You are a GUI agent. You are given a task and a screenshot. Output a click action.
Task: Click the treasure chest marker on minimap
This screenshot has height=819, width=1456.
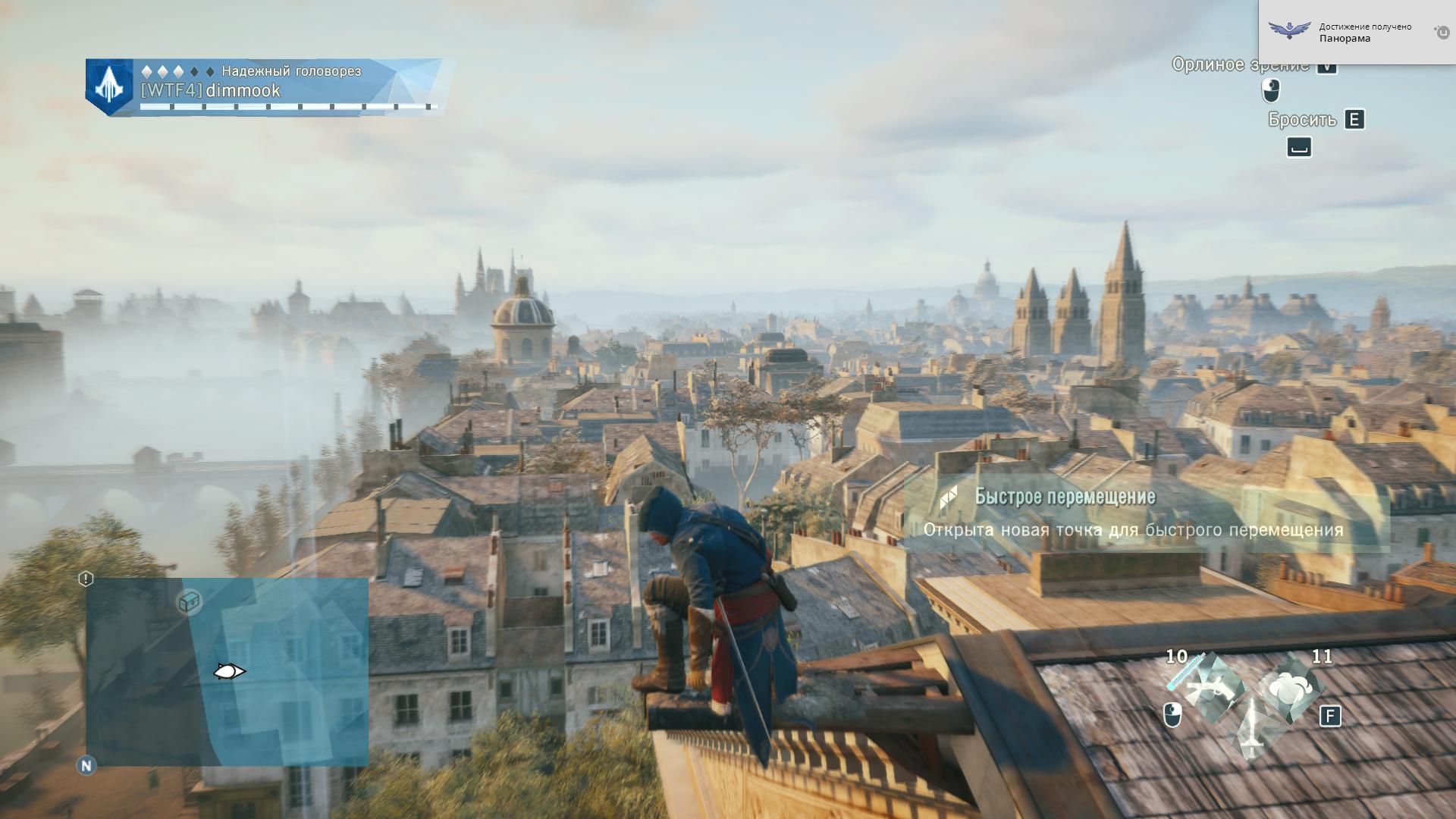tap(189, 602)
